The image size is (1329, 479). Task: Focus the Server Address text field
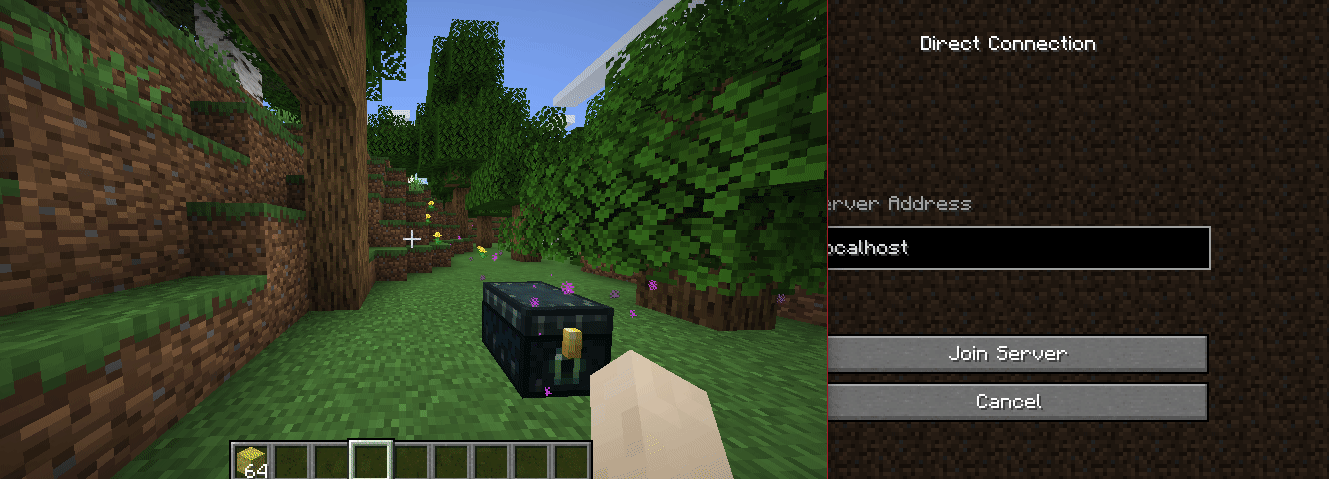coord(1016,248)
